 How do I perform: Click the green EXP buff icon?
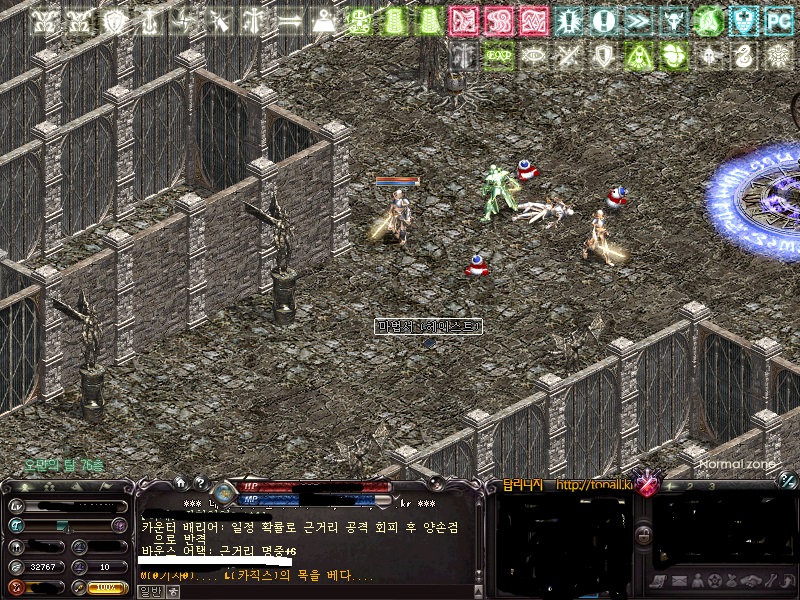coord(498,56)
